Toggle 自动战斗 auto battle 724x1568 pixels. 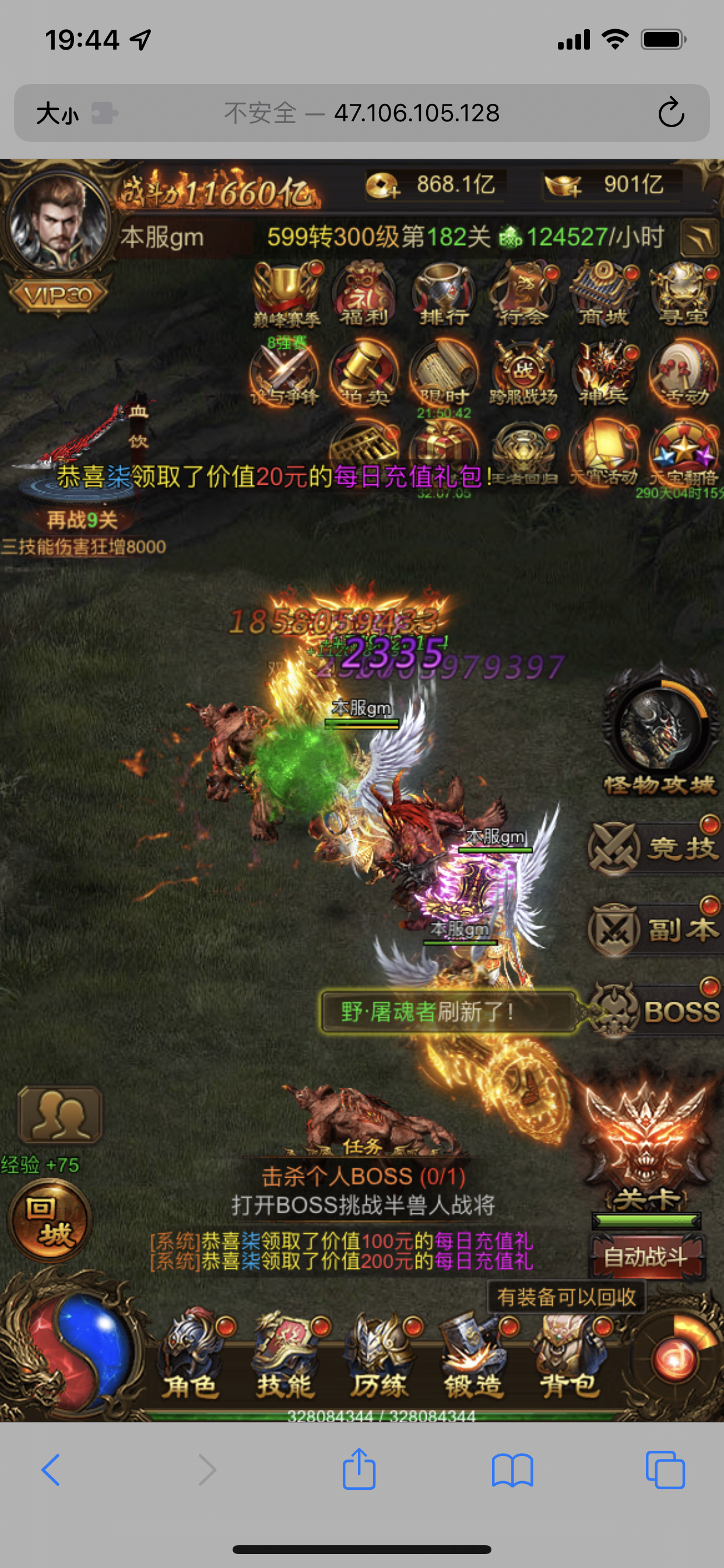[x=646, y=1256]
